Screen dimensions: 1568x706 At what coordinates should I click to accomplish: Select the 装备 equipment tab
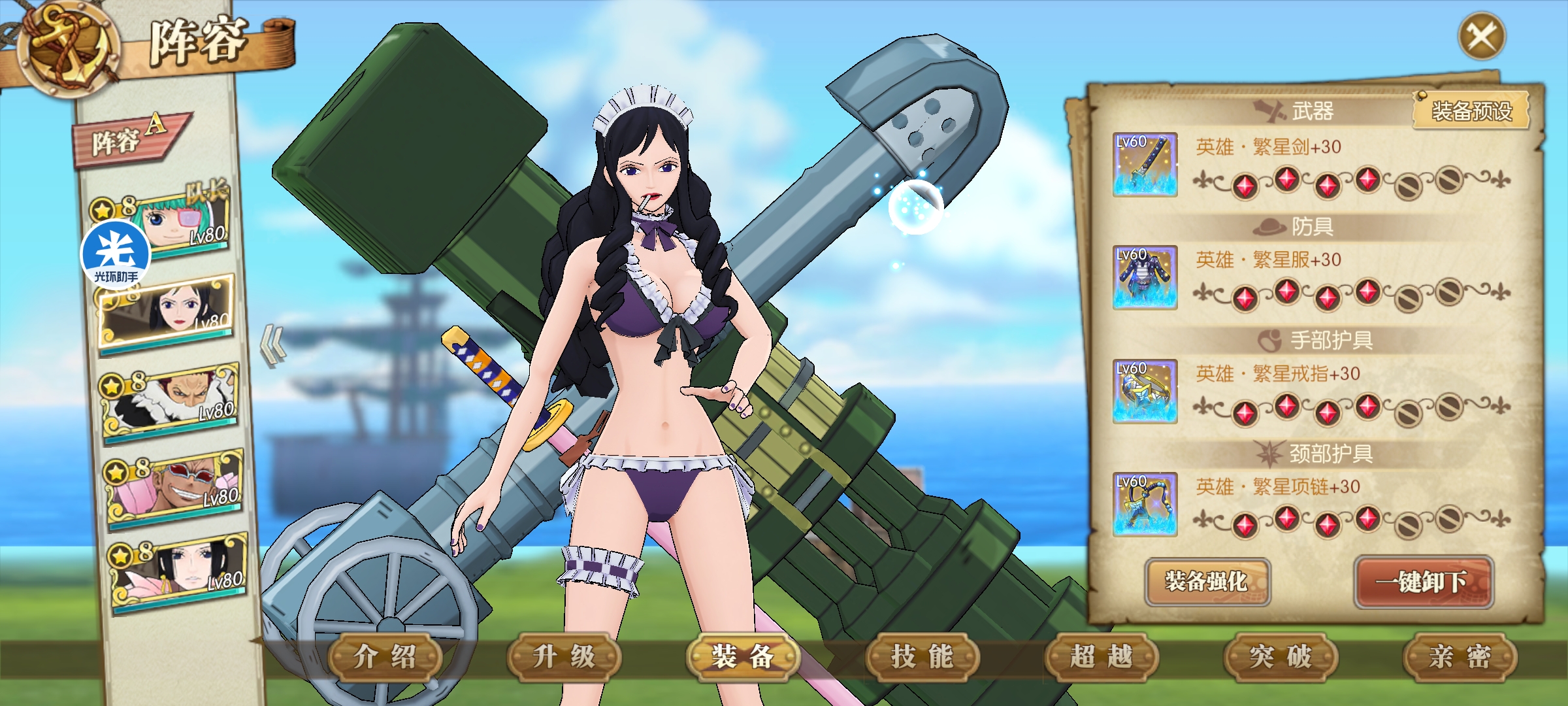743,656
